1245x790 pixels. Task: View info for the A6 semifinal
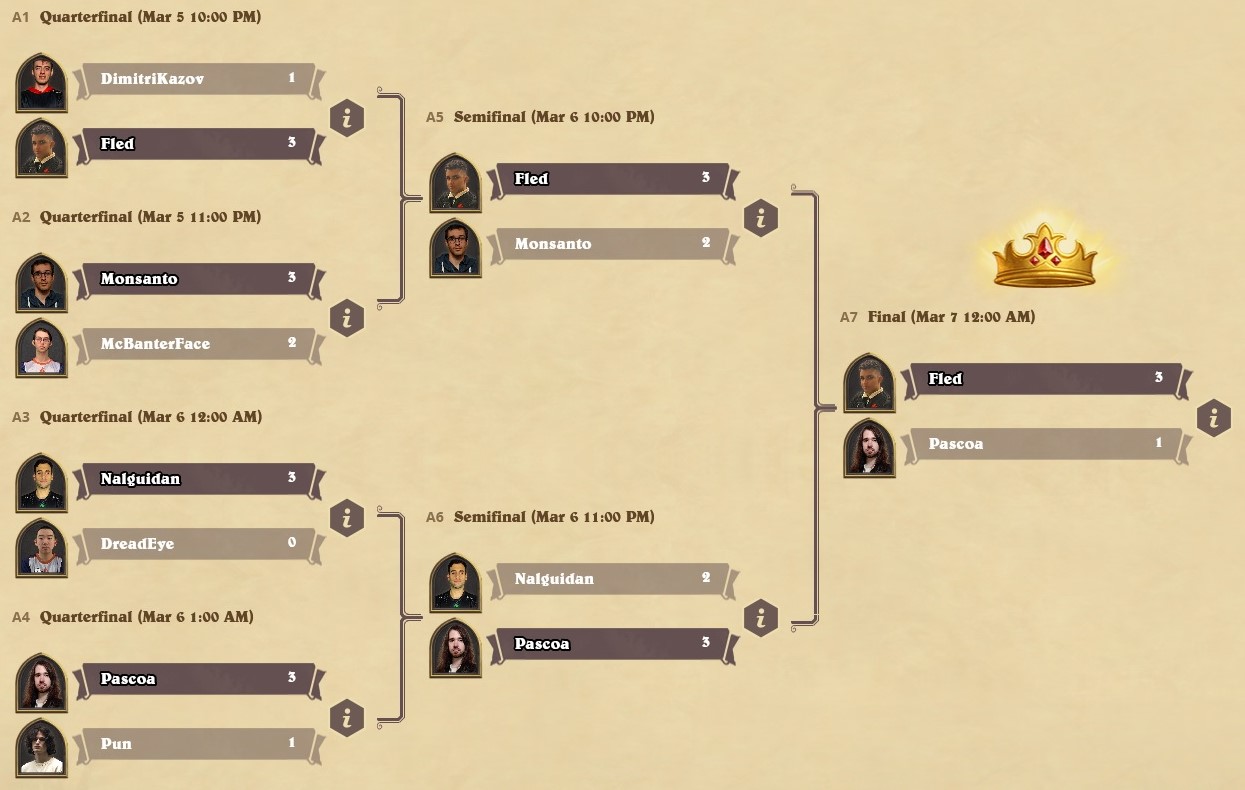point(761,619)
